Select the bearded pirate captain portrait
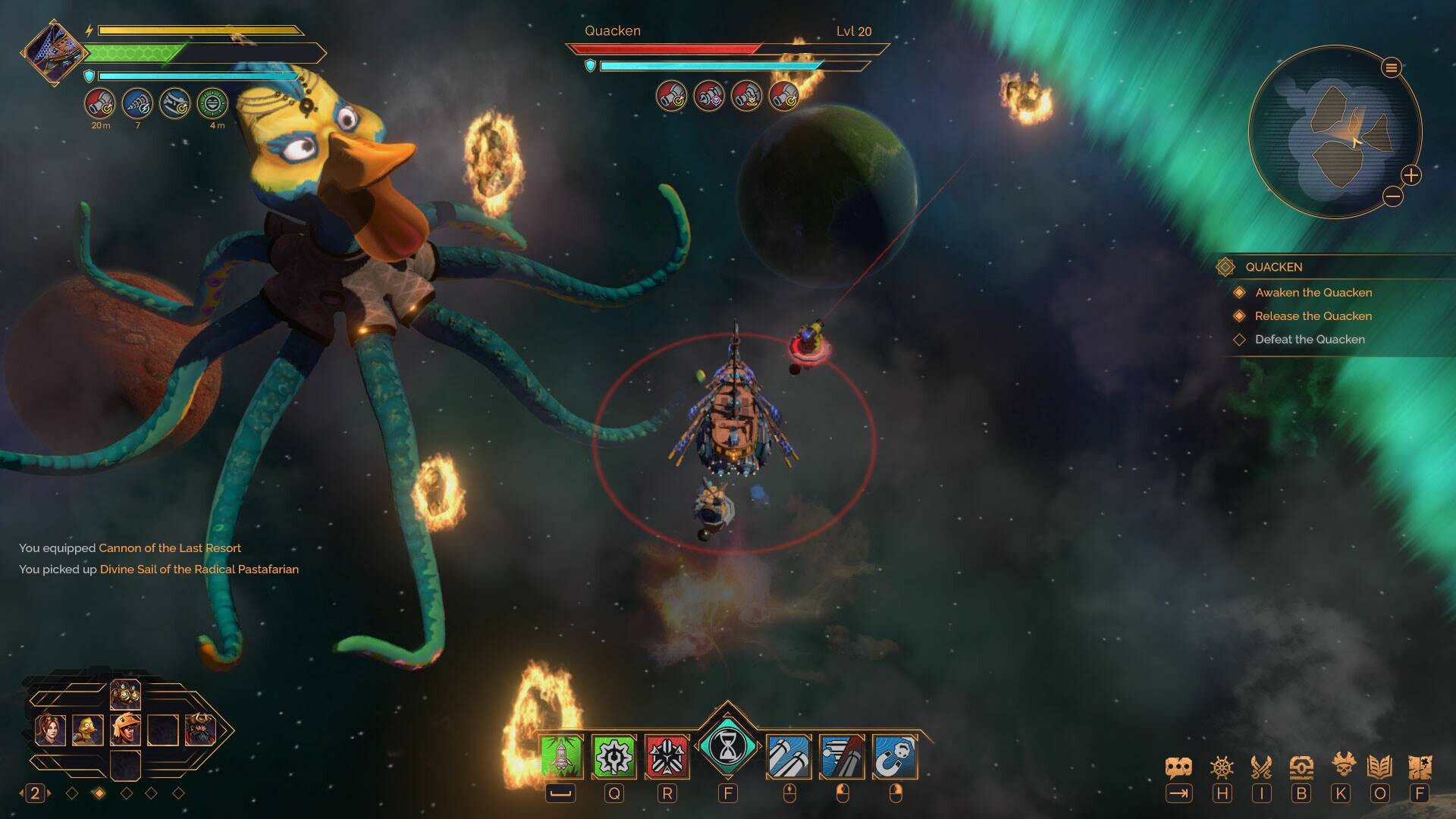Screen dimensions: 1456x819 coord(200,730)
